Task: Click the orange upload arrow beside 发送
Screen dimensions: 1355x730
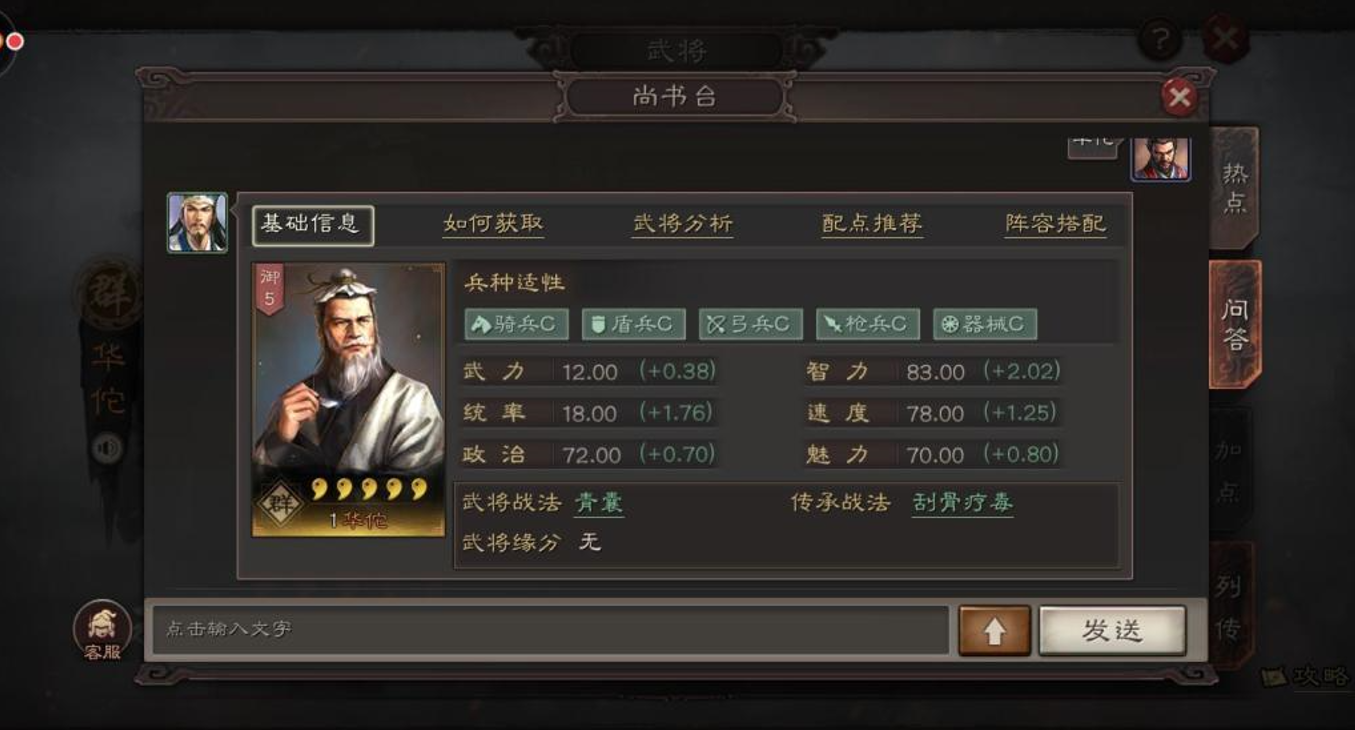Action: pyautogui.click(x=994, y=631)
